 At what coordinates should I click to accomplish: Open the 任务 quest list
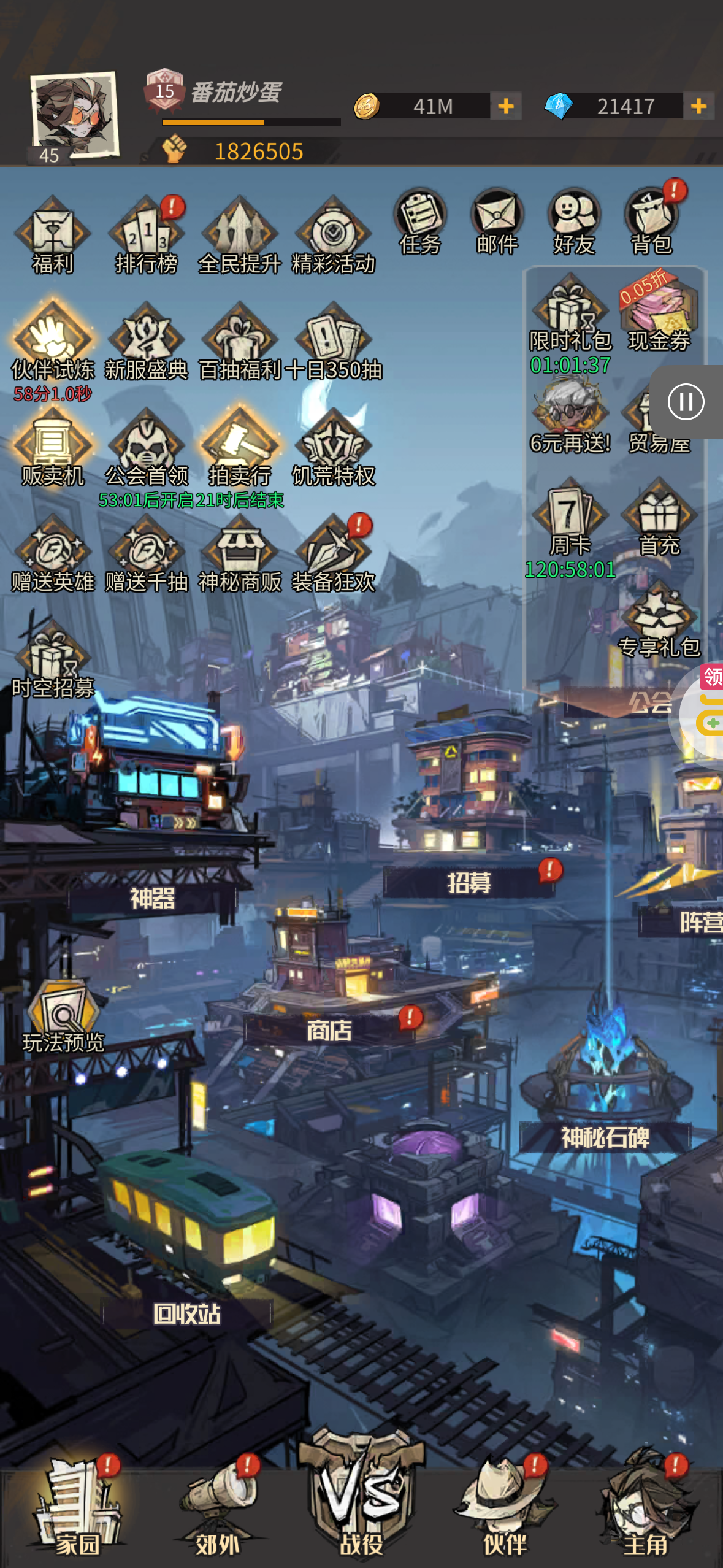pos(420,221)
